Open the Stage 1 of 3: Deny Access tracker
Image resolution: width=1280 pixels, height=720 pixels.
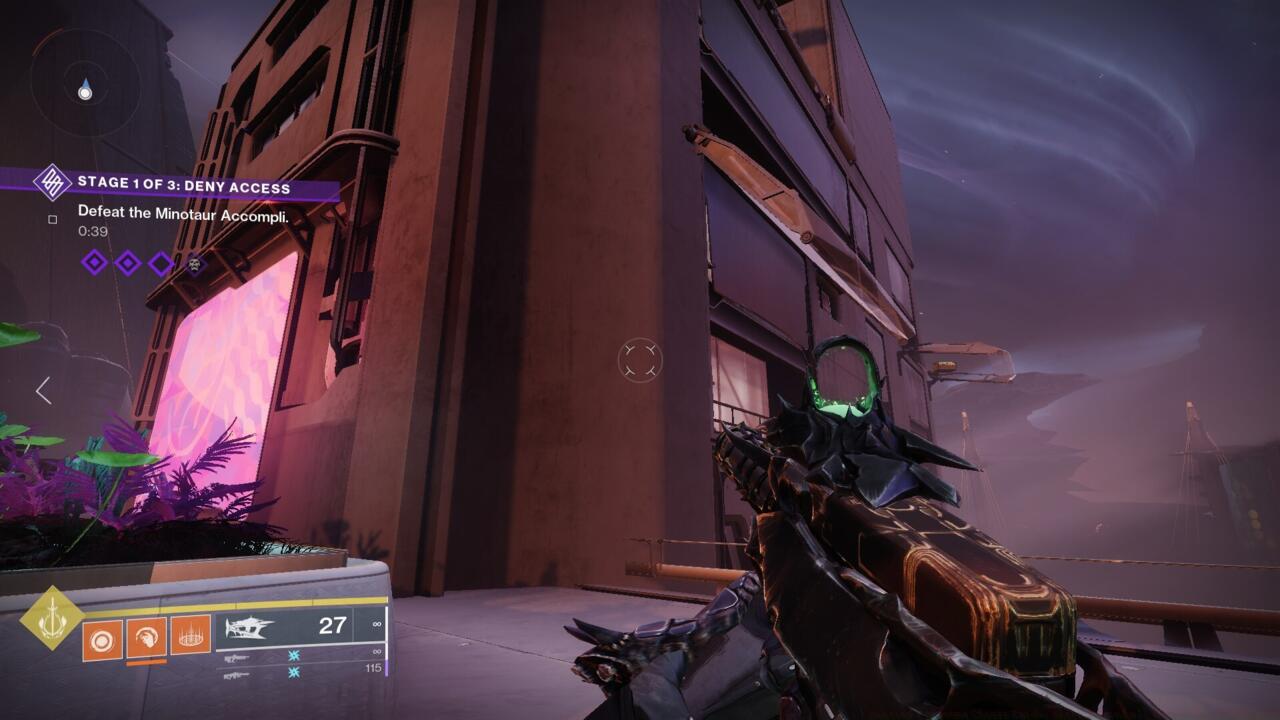184,187
